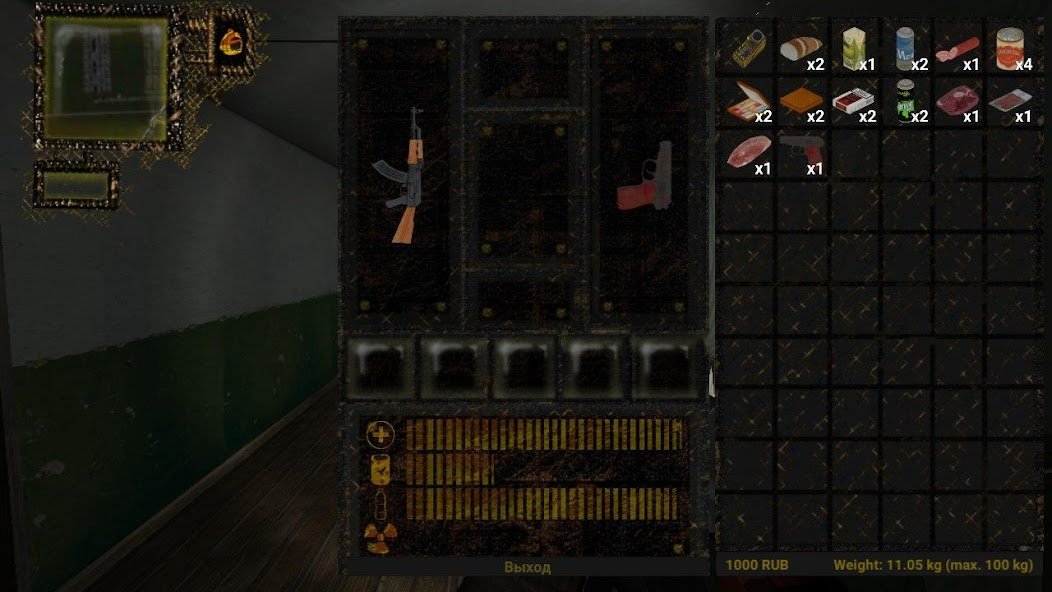This screenshot has width=1052, height=592.
Task: Pick the canned food stack of four
Action: 1012,48
